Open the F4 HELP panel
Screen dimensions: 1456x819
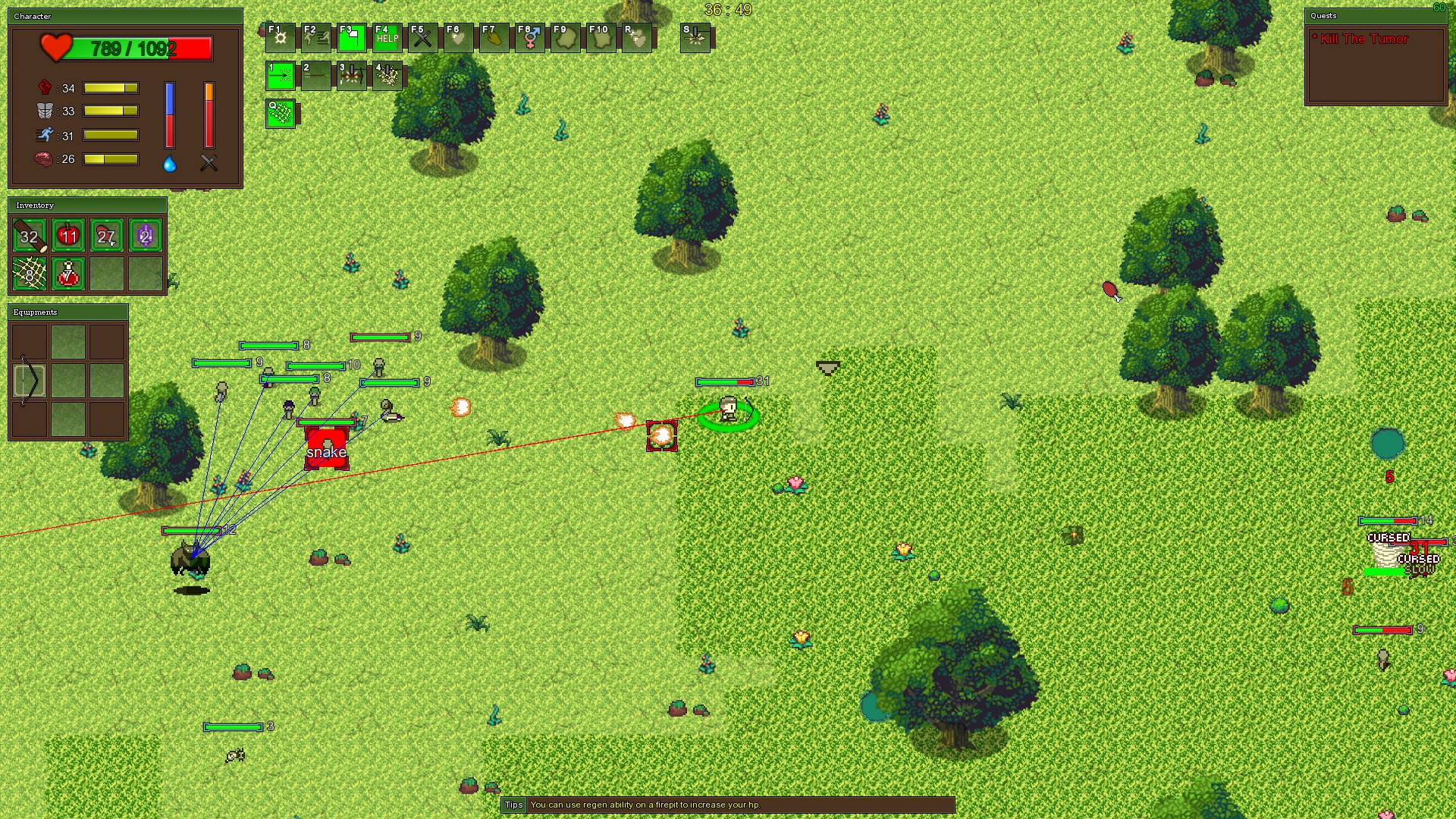386,37
